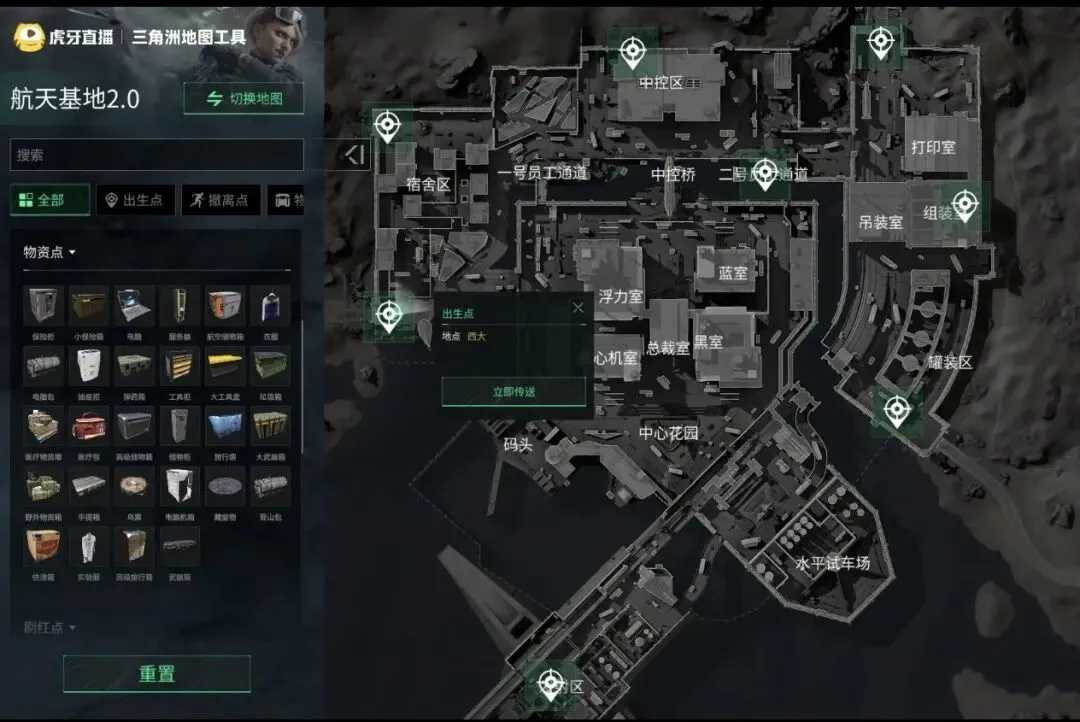
Task: Switch to the 出生点 filter tab
Action: pos(135,200)
